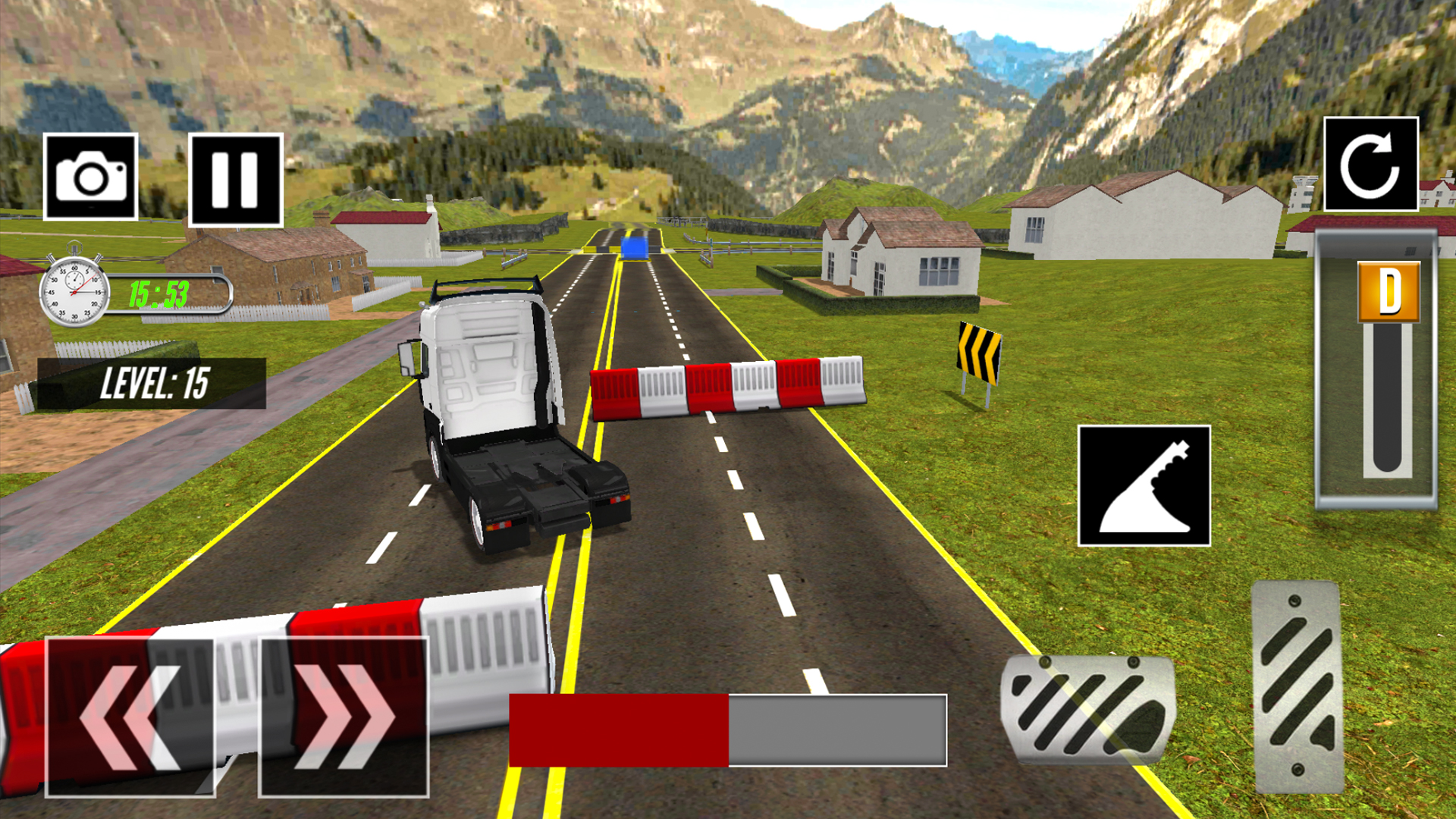Screen dimensions: 1456x819
Task: Open the in-game camera view
Action: [93, 175]
